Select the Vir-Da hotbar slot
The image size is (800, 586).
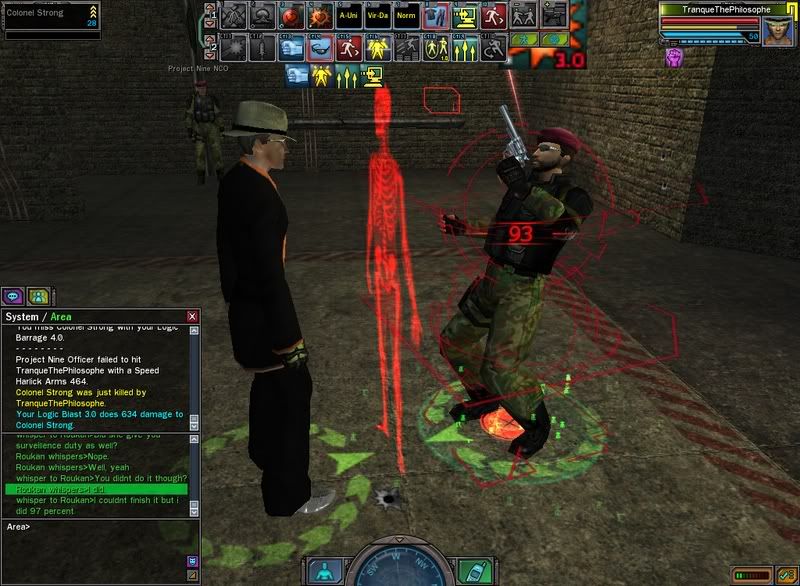click(377, 15)
